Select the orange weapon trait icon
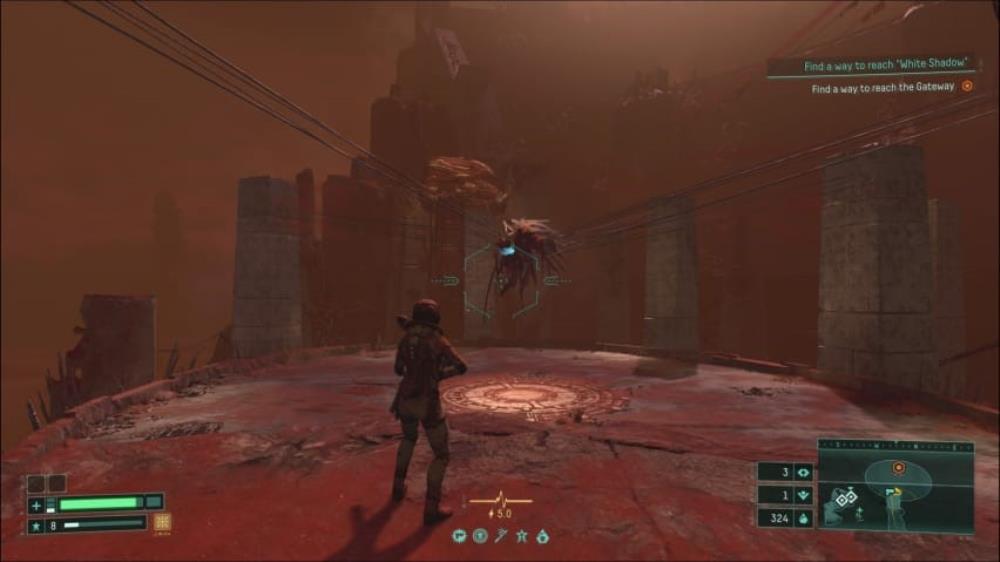The image size is (1000, 562). pos(162,522)
